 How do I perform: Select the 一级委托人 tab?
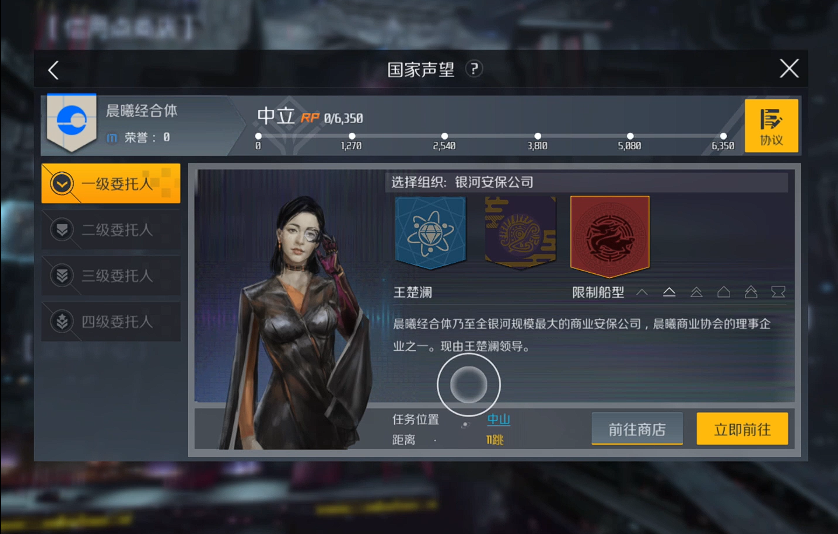click(x=111, y=184)
